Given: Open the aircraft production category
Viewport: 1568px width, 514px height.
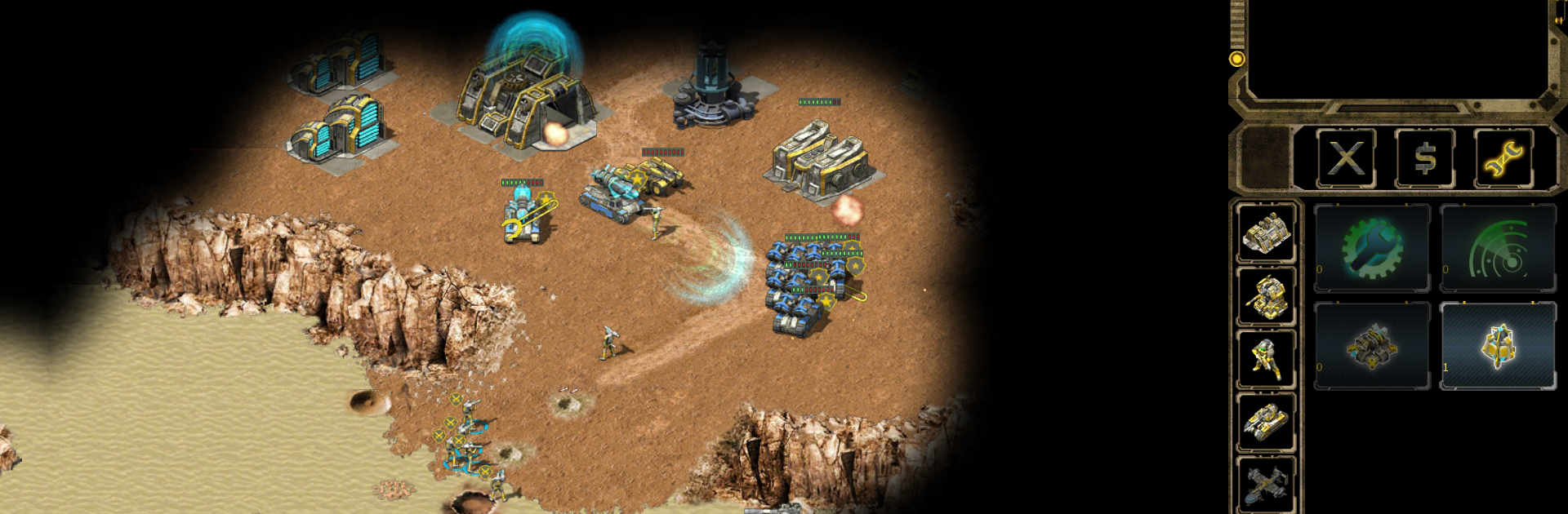Looking at the screenshot, I should click(1266, 484).
